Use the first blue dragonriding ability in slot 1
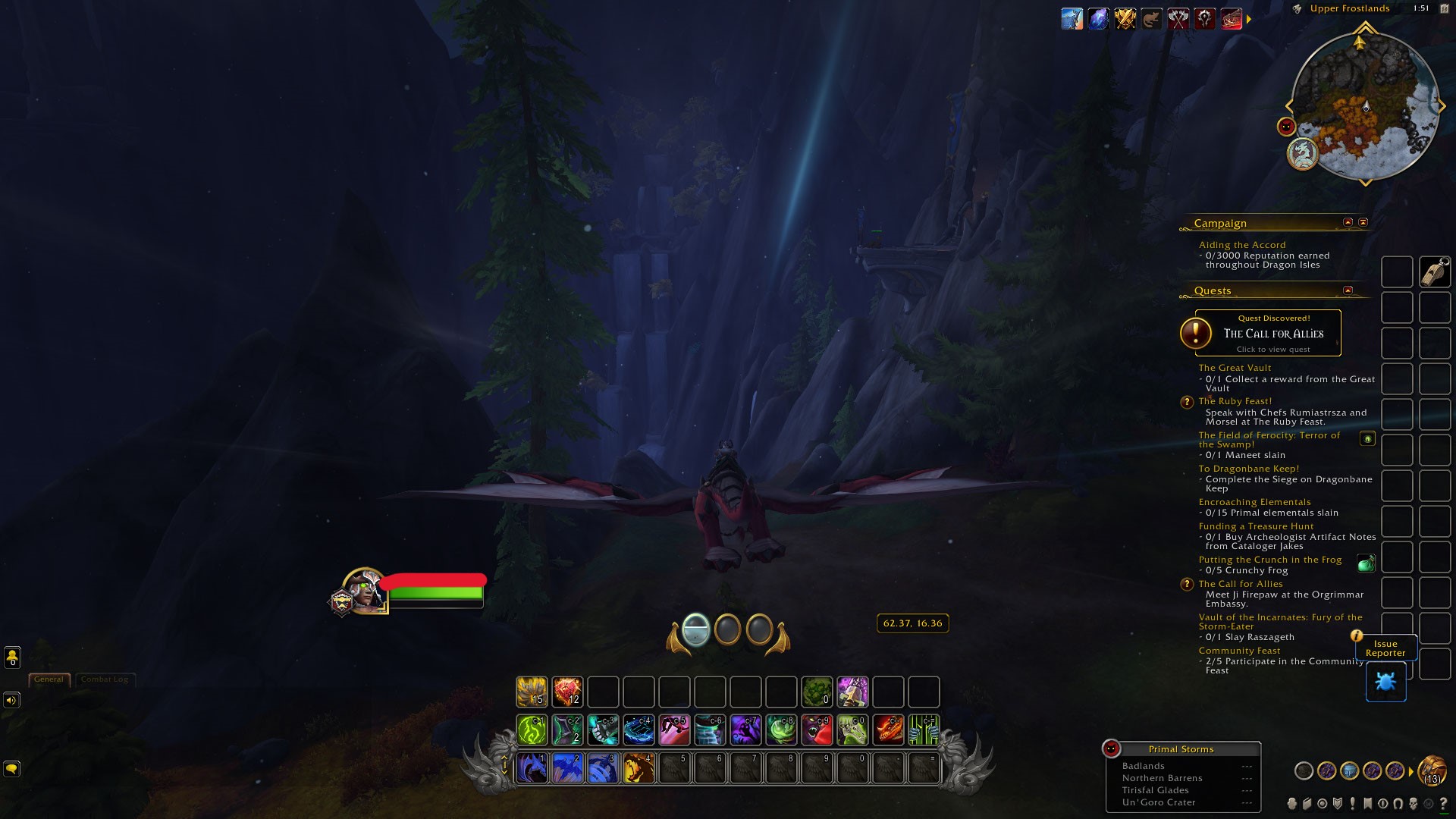1456x819 pixels. point(532,768)
